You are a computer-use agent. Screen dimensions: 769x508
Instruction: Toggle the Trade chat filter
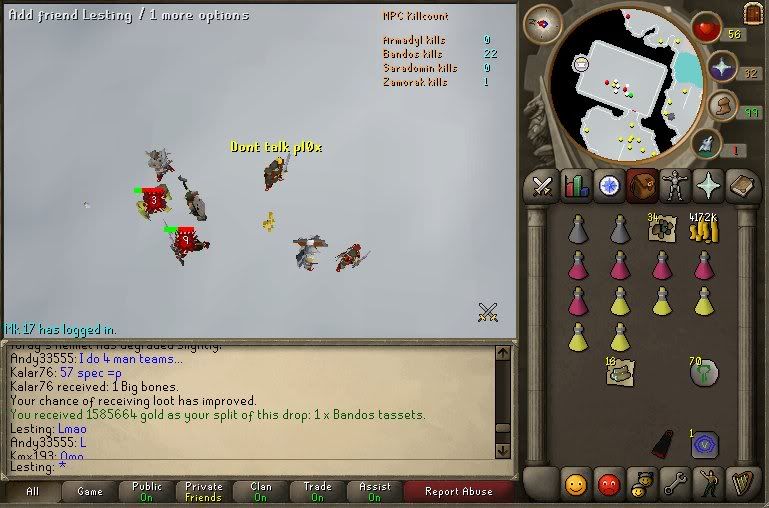pyautogui.click(x=317, y=491)
